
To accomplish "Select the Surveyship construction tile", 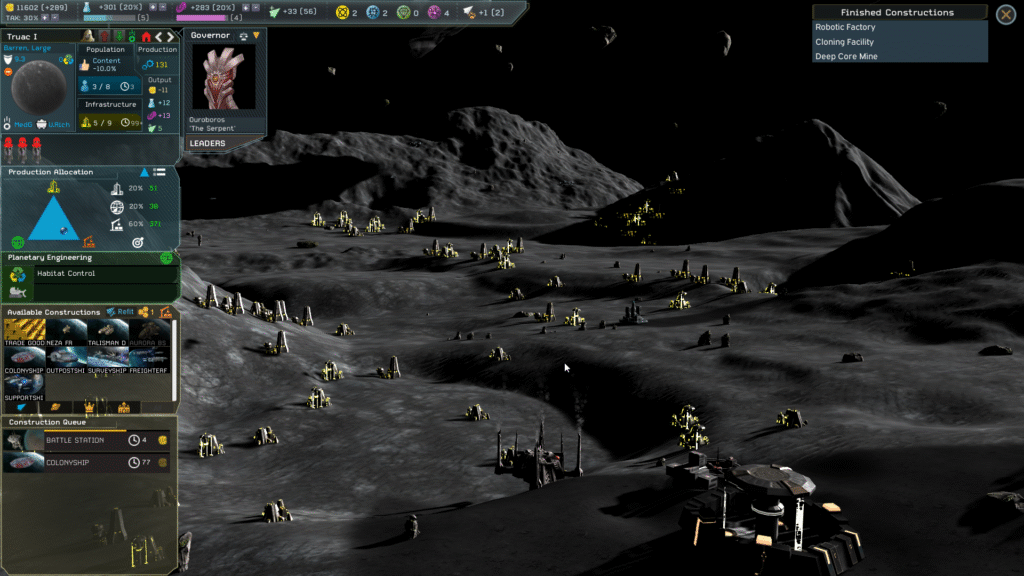I will (x=107, y=360).
